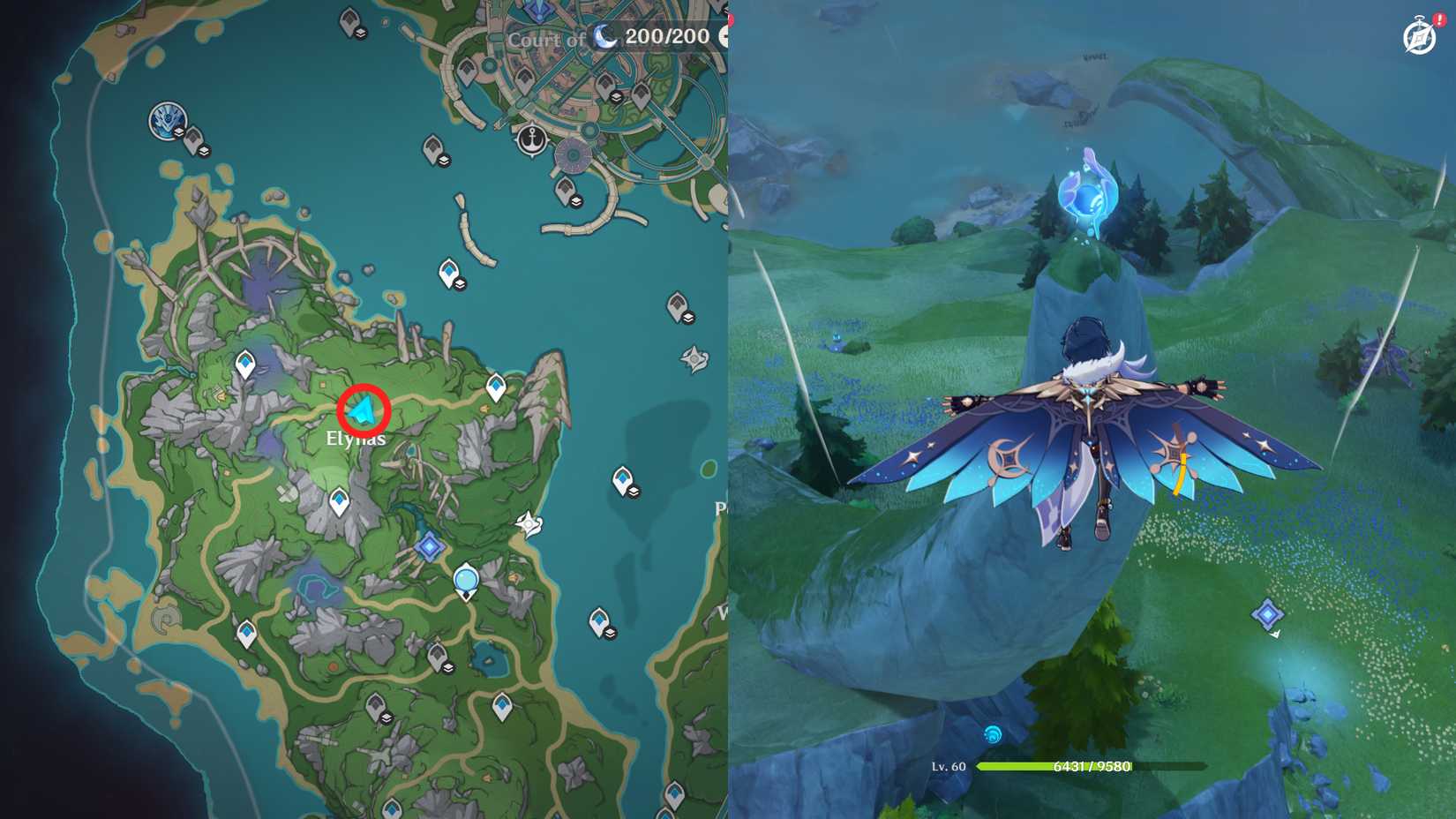Click the Elynas region name label

[x=354, y=438]
